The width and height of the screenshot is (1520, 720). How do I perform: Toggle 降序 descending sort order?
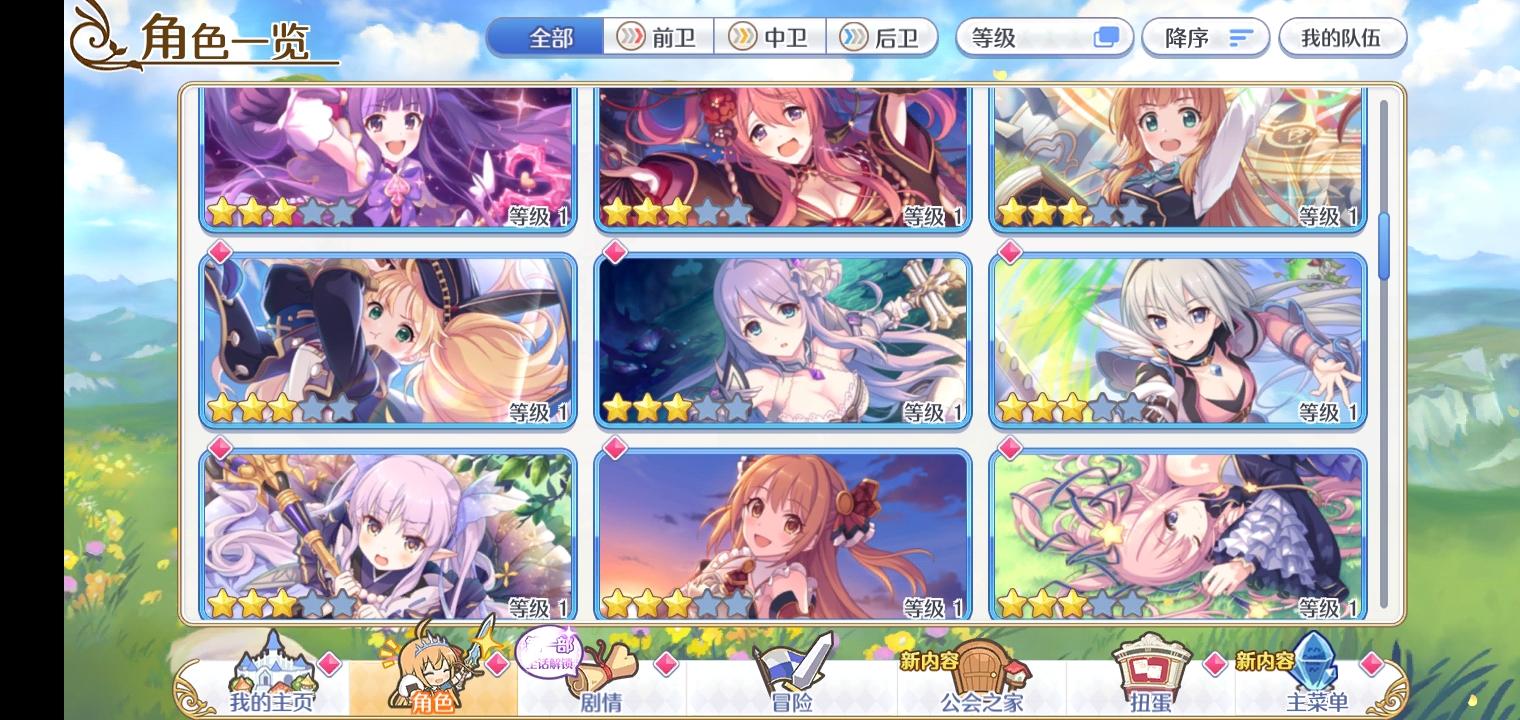(x=1206, y=37)
